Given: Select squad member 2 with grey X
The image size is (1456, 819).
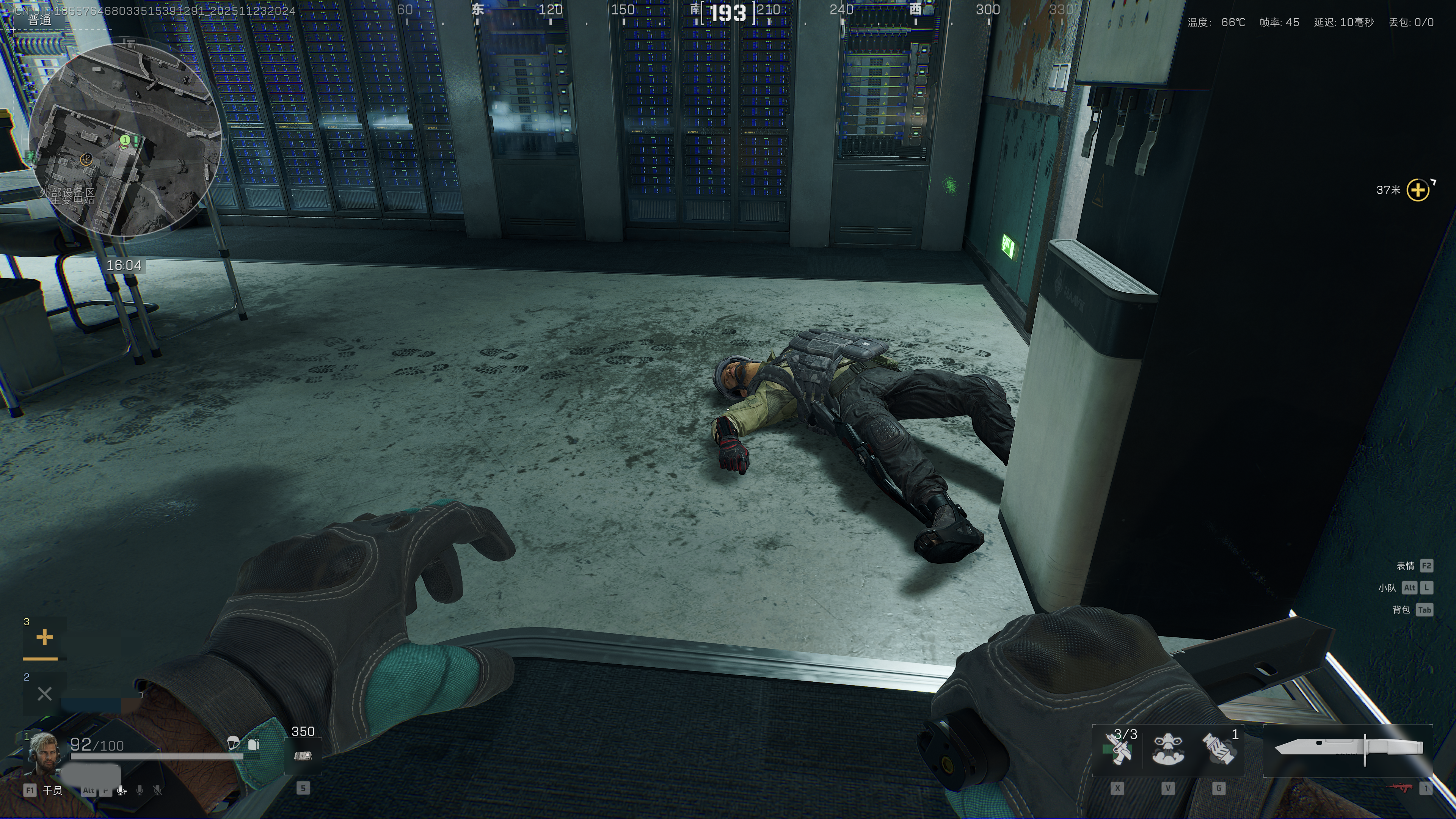Looking at the screenshot, I should (x=44, y=693).
